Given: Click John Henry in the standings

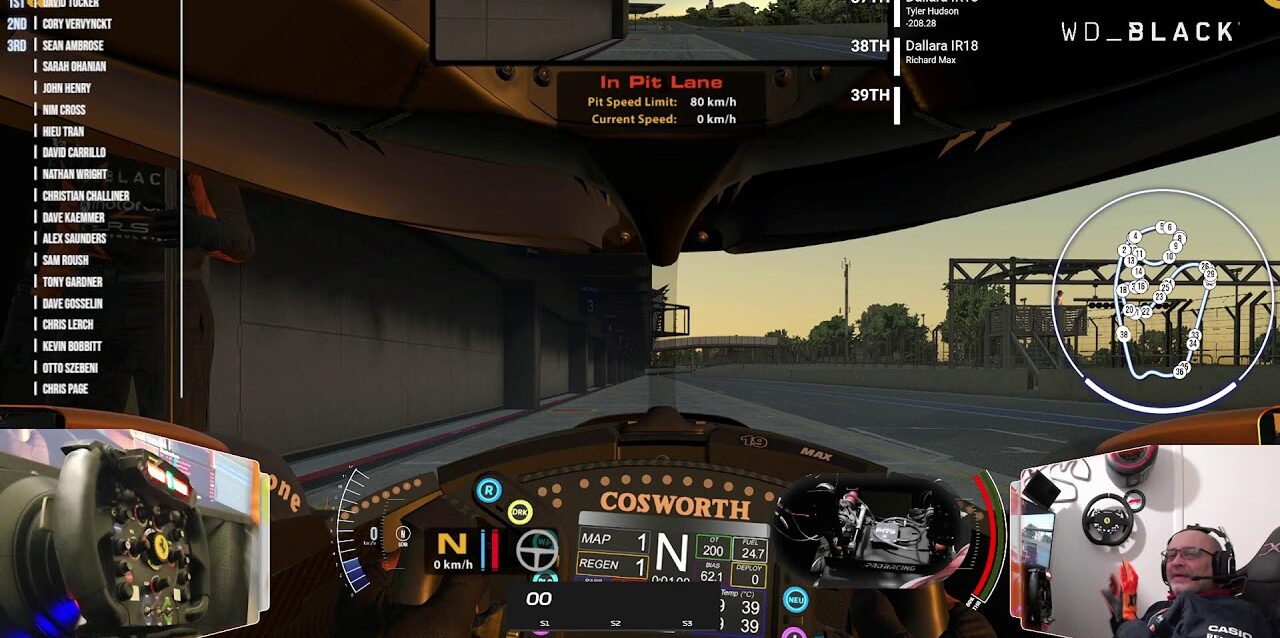Looking at the screenshot, I should (x=66, y=88).
